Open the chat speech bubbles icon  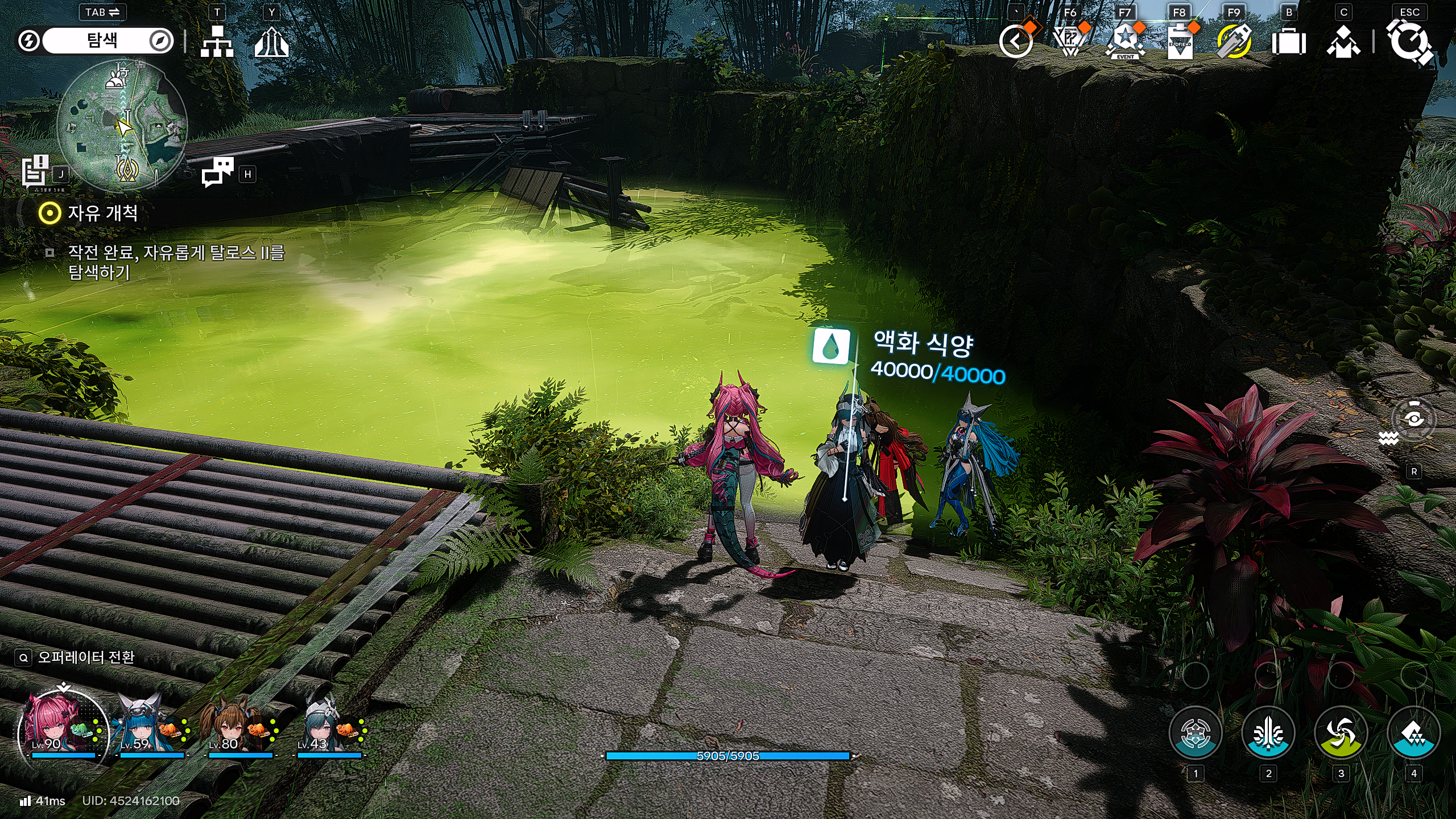[218, 171]
